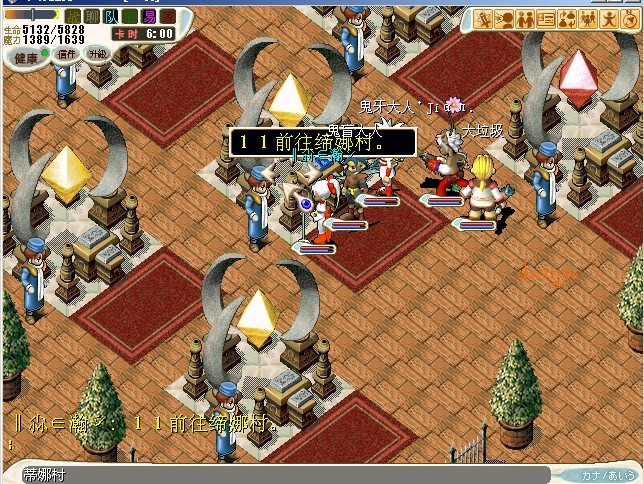Select the talking head chat icon
The image size is (644, 484).
(x=504, y=19)
